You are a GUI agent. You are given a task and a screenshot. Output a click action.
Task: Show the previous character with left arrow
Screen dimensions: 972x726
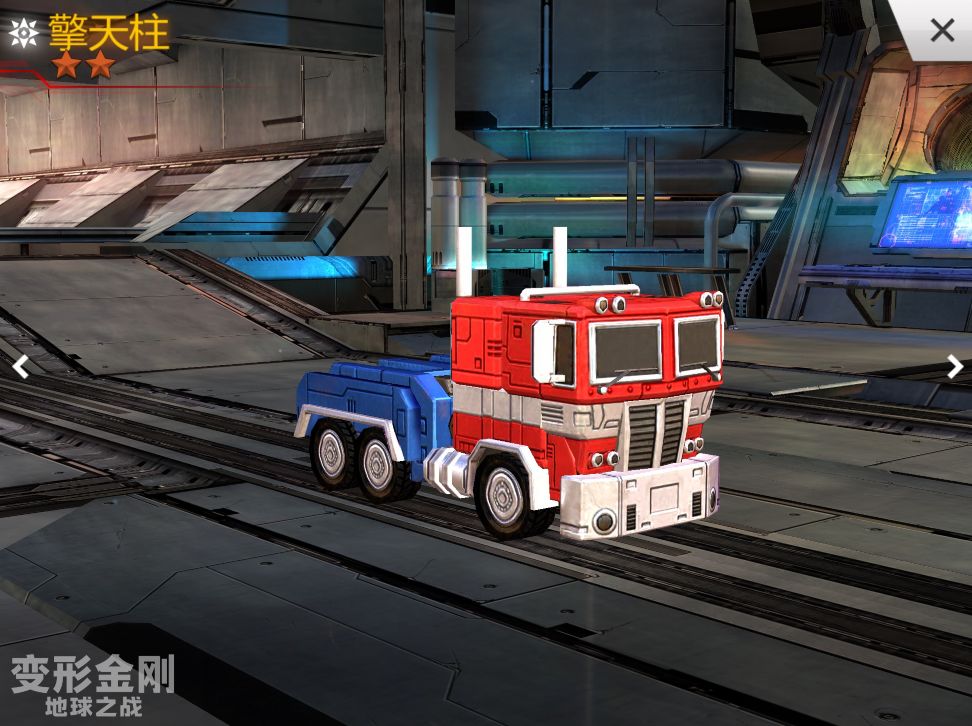(20, 367)
